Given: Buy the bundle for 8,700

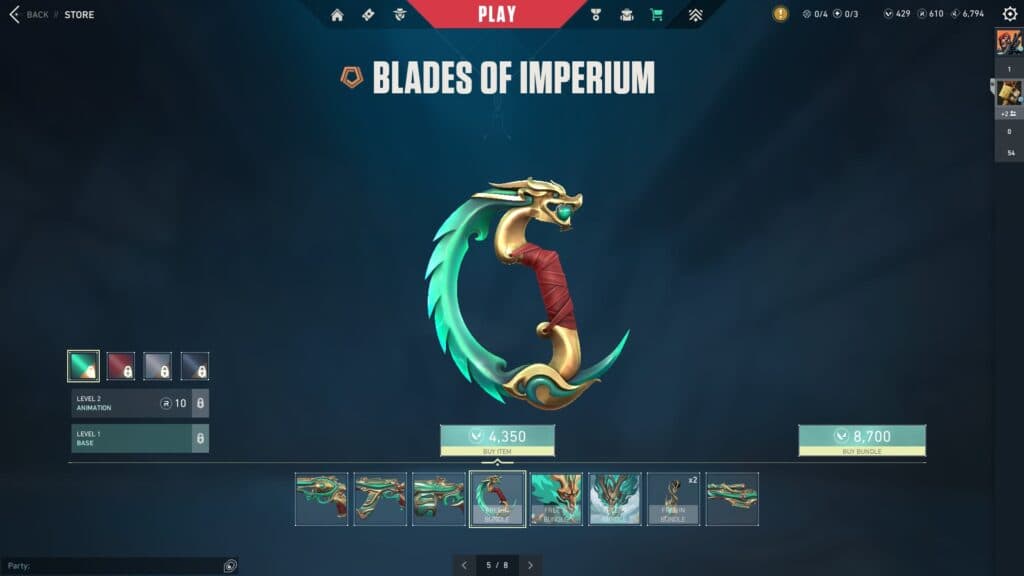Looking at the screenshot, I should tap(861, 437).
